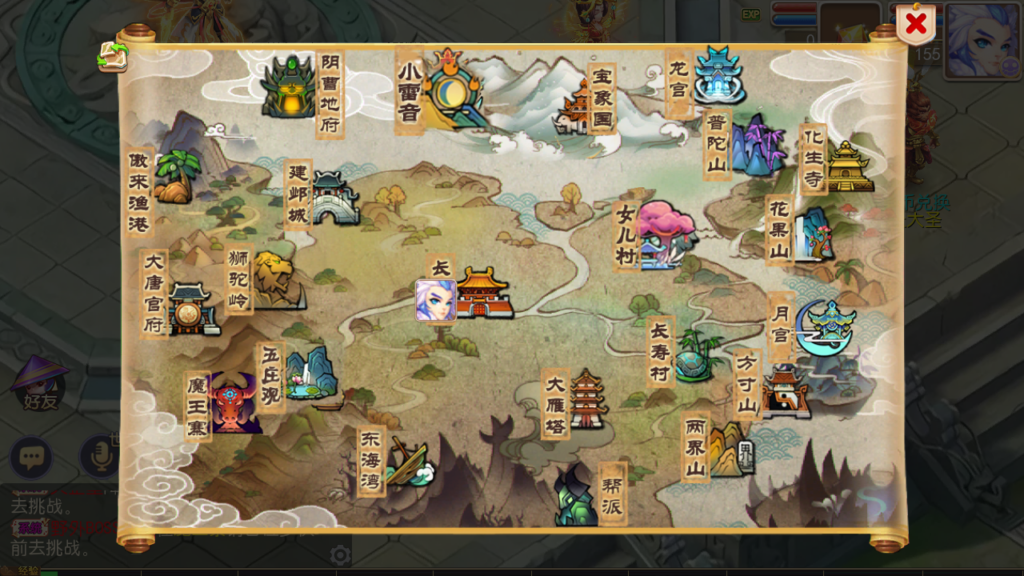Select the 大雁塔 pagoda
The width and height of the screenshot is (1024, 576).
(587, 400)
